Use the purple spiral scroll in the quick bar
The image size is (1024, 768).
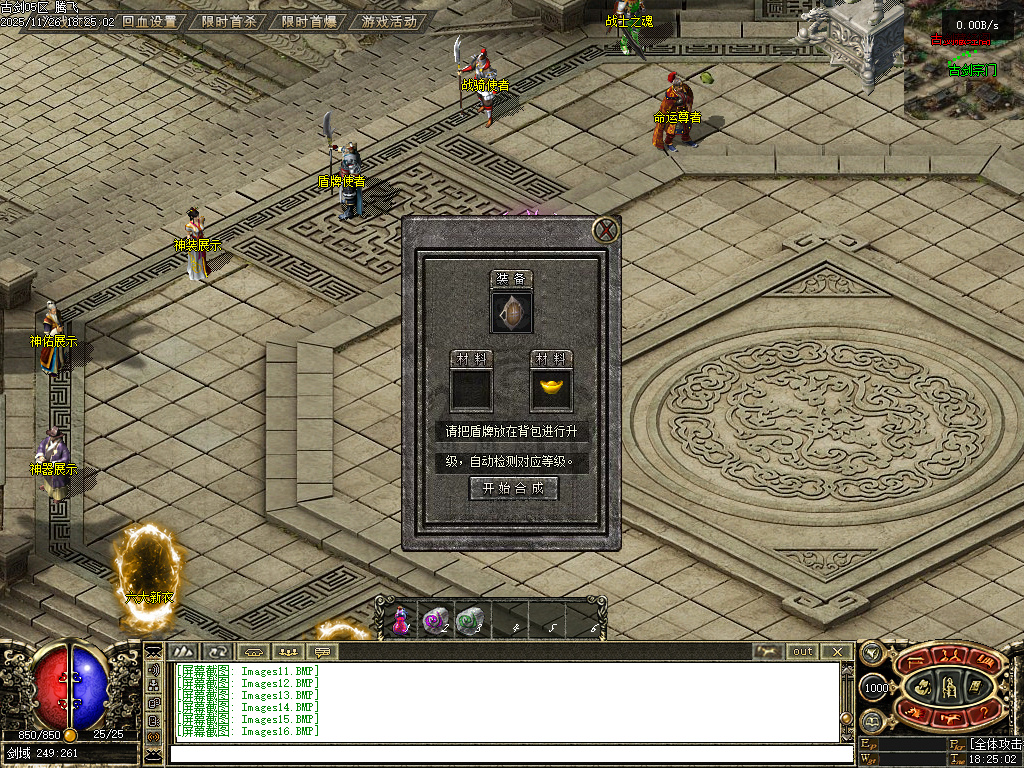tap(434, 621)
